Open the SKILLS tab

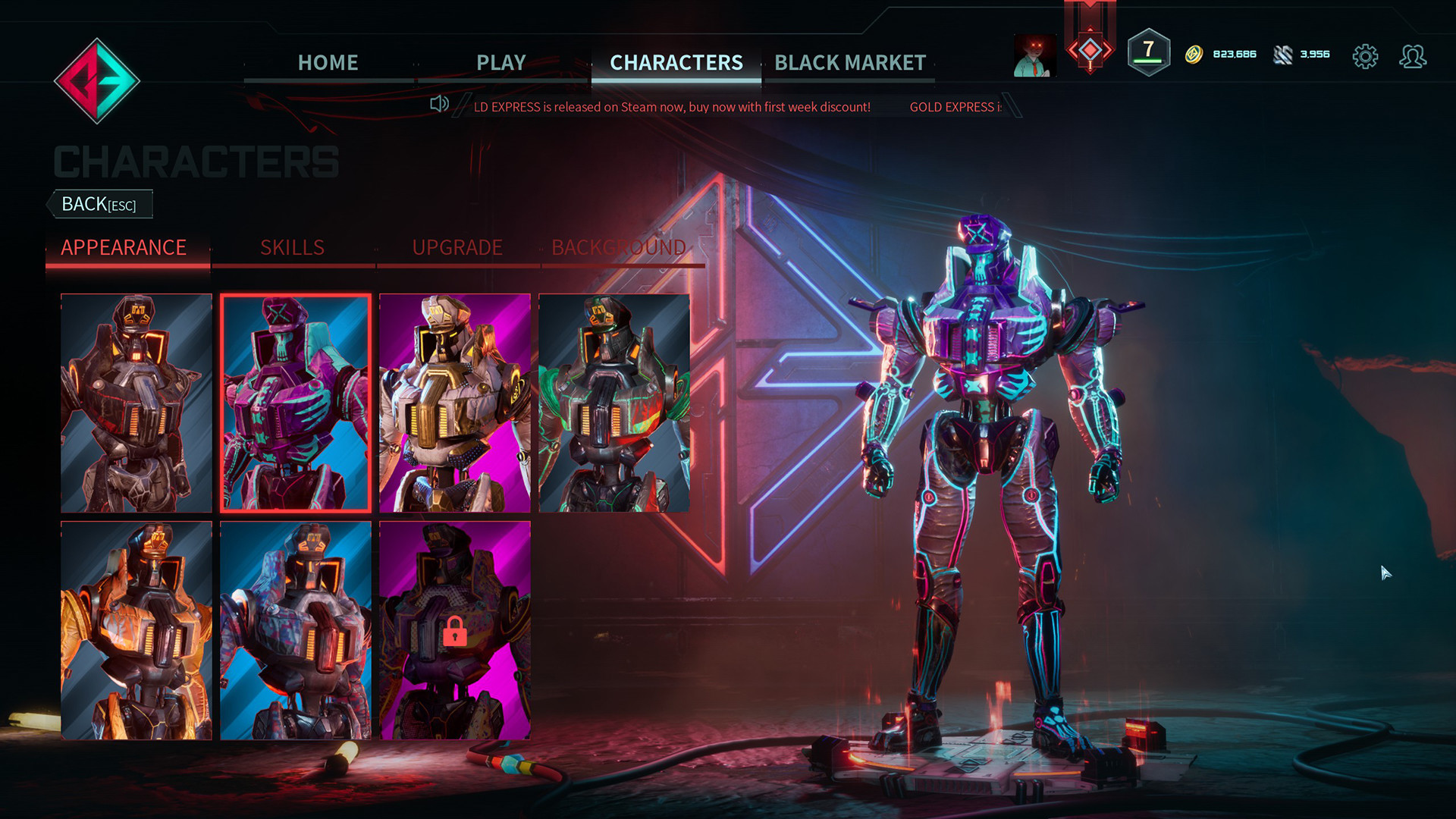(292, 247)
